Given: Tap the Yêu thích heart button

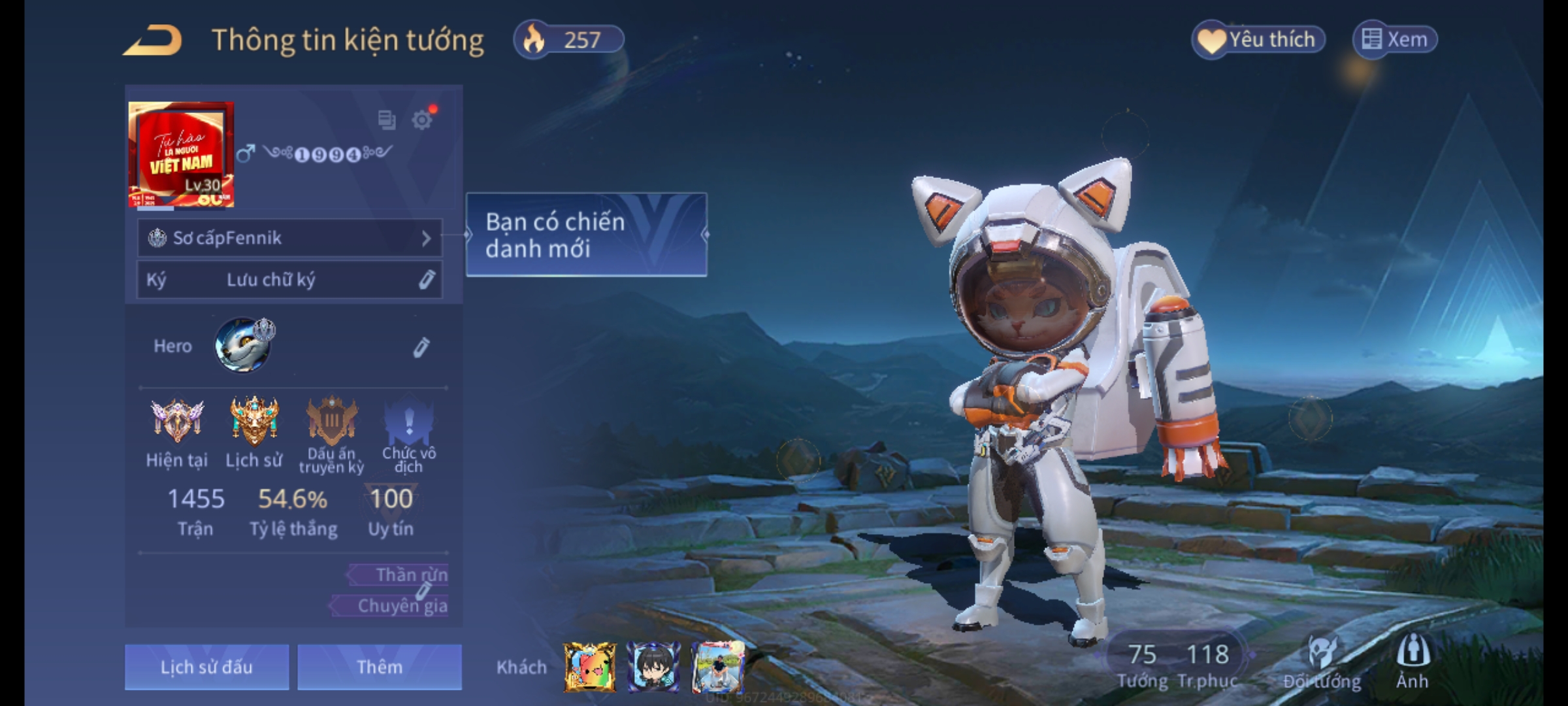Looking at the screenshot, I should click(x=1258, y=40).
